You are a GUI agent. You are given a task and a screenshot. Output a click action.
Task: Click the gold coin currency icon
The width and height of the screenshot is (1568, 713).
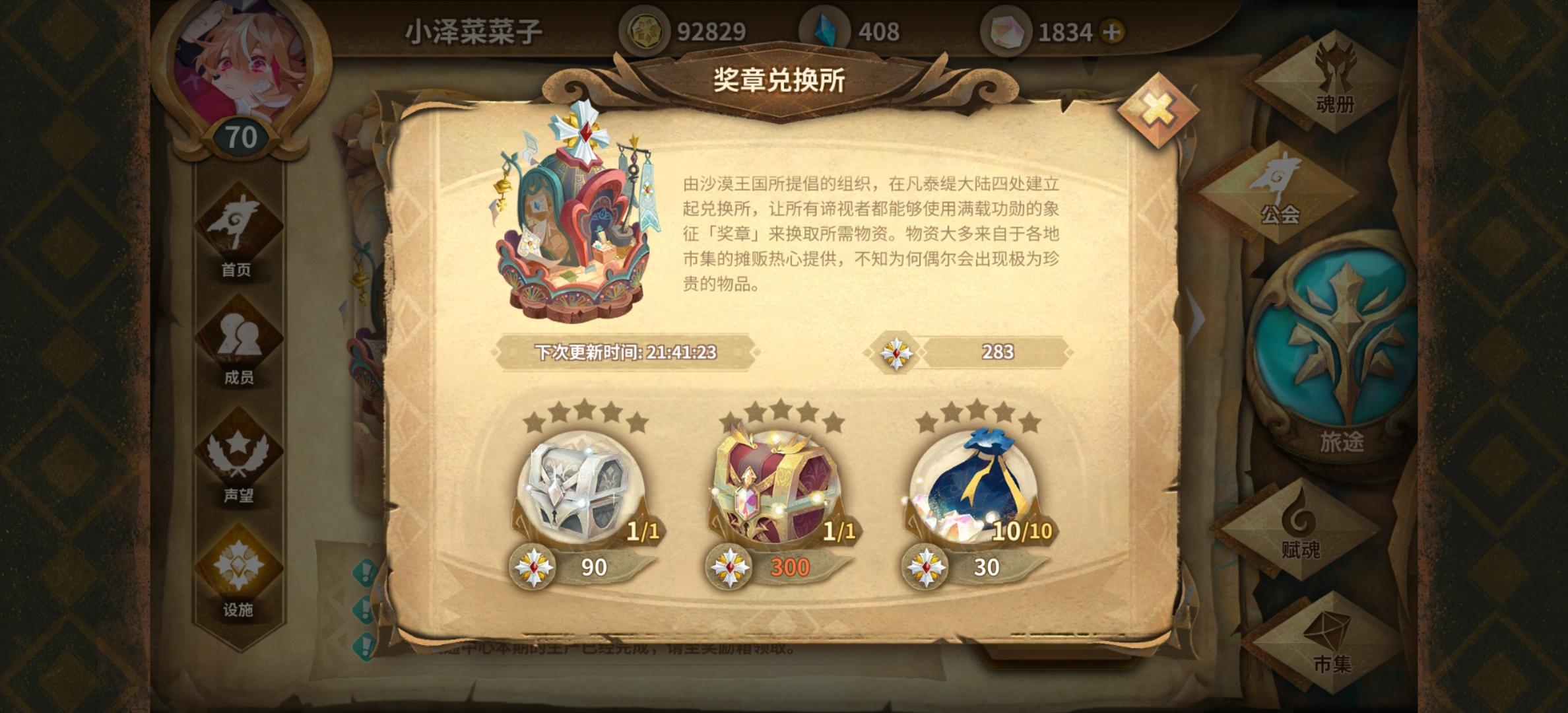pyautogui.click(x=642, y=28)
